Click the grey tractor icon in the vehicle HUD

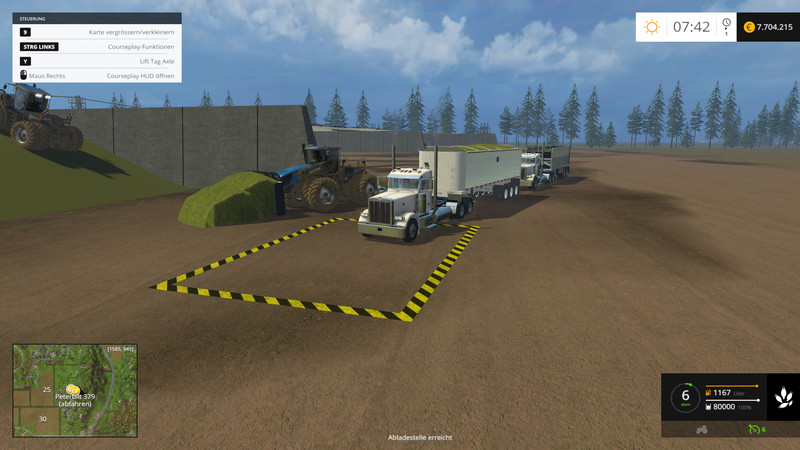(x=702, y=430)
